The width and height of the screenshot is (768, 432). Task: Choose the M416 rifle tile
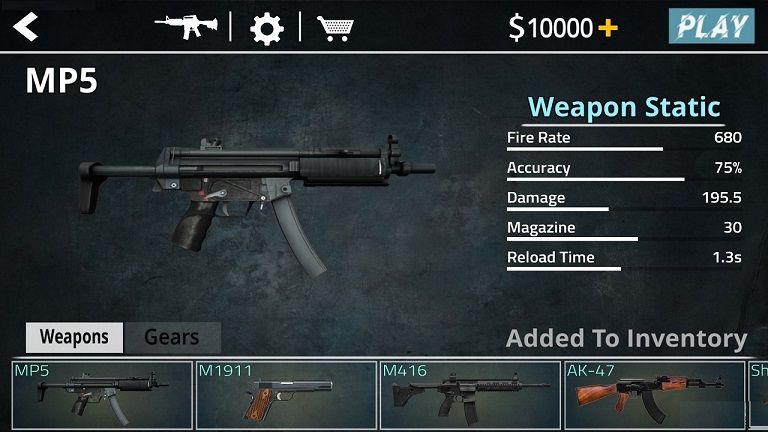coord(470,395)
